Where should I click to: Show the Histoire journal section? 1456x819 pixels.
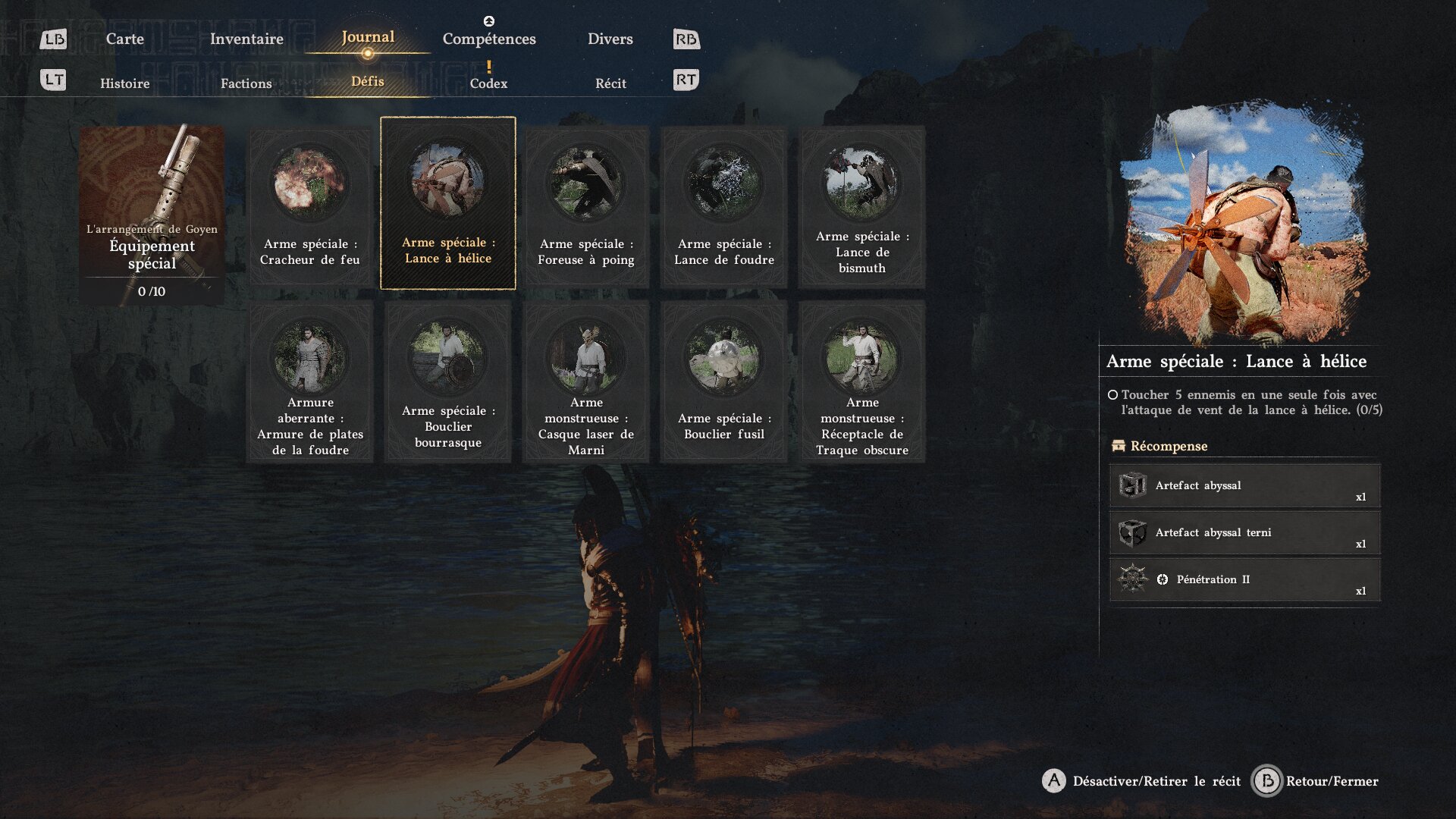(x=124, y=83)
